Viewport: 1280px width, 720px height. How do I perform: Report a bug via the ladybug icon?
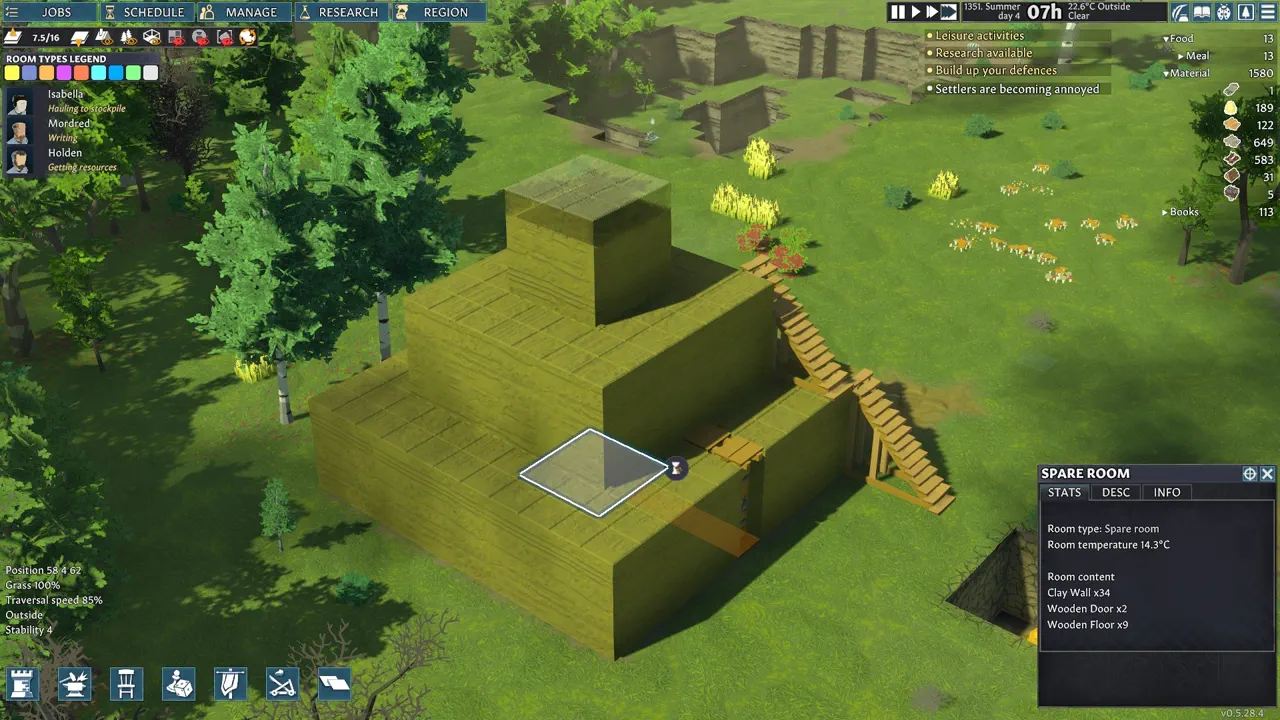click(x=1224, y=12)
